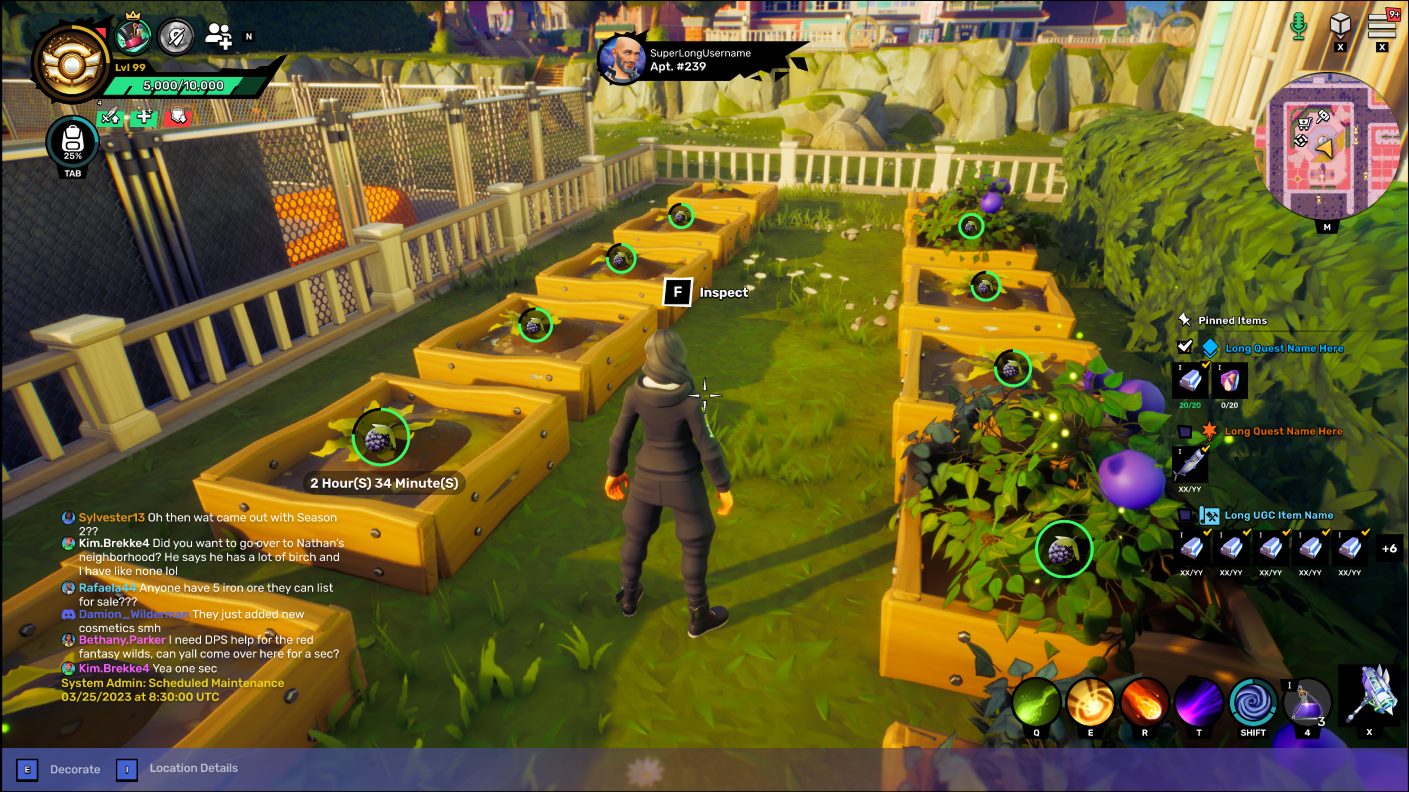The image size is (1409, 792).
Task: Activate the red fireball meteor ability
Action: click(1144, 702)
